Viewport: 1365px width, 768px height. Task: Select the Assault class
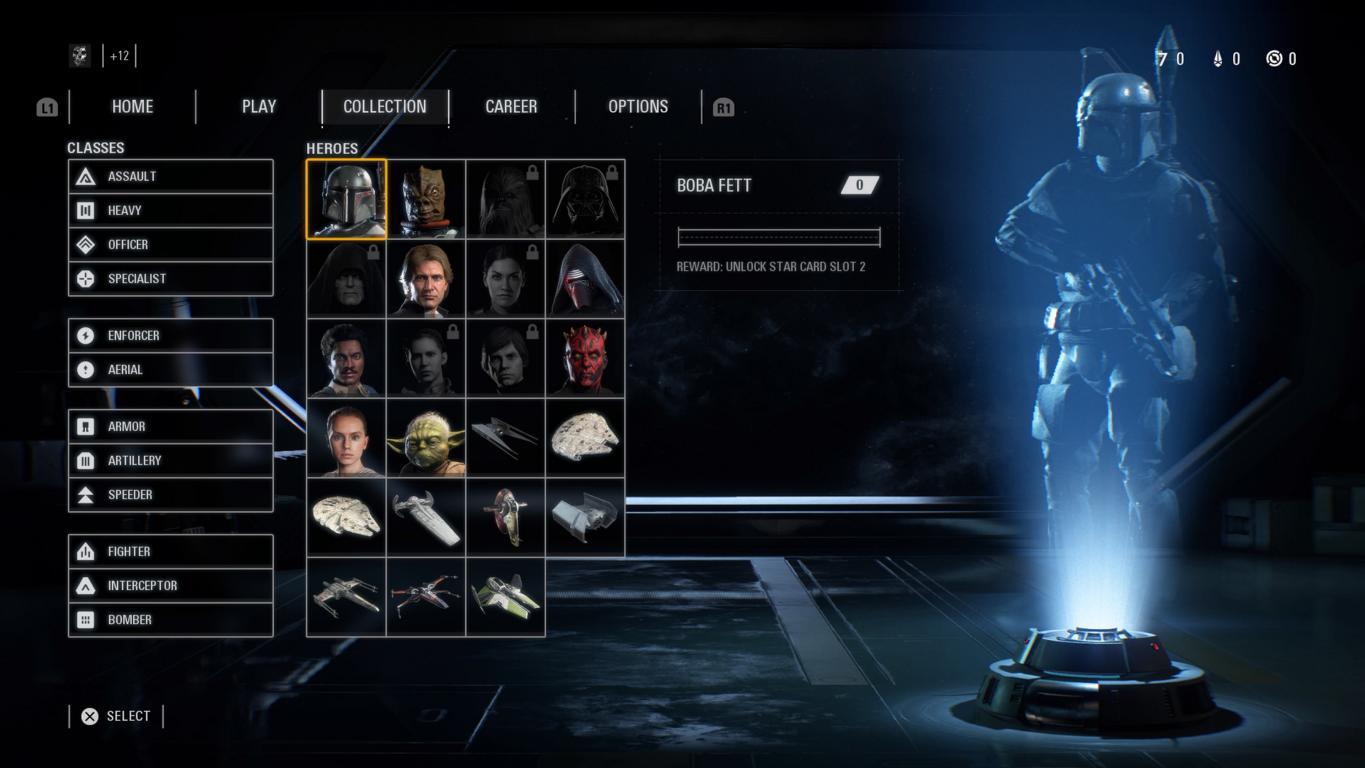[170, 177]
